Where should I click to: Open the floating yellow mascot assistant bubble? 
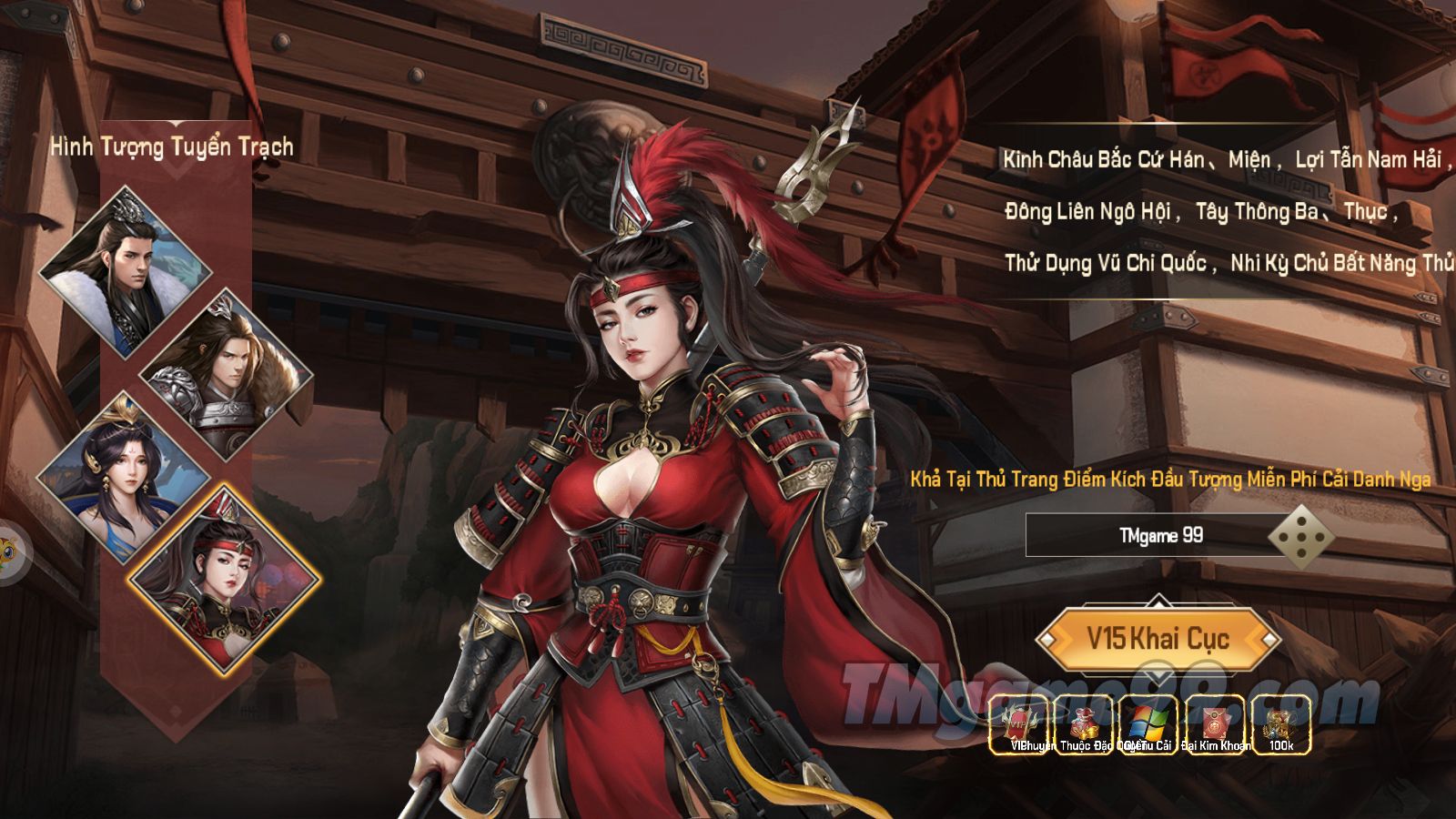[9, 551]
